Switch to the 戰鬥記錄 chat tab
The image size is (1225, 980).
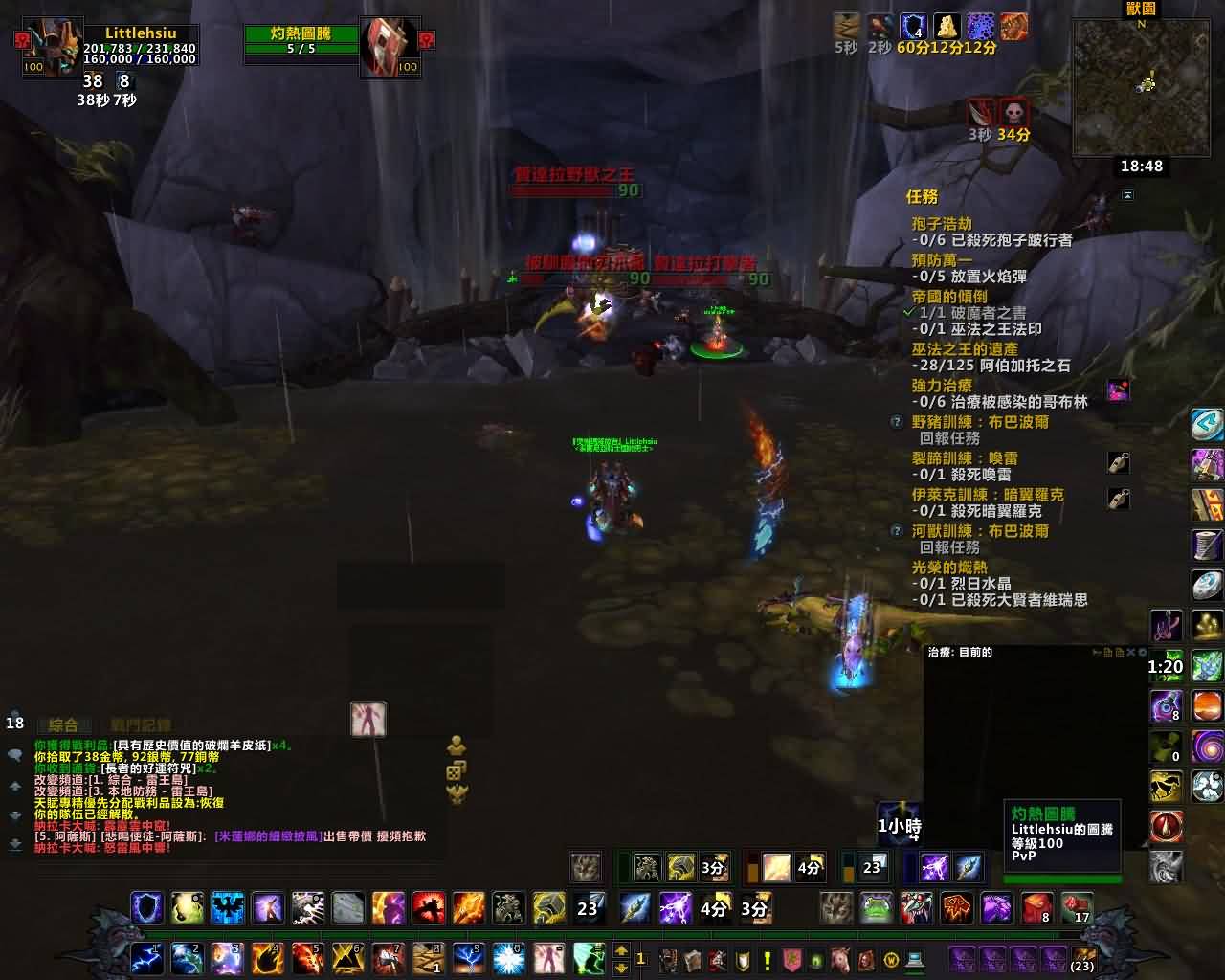pyautogui.click(x=140, y=725)
